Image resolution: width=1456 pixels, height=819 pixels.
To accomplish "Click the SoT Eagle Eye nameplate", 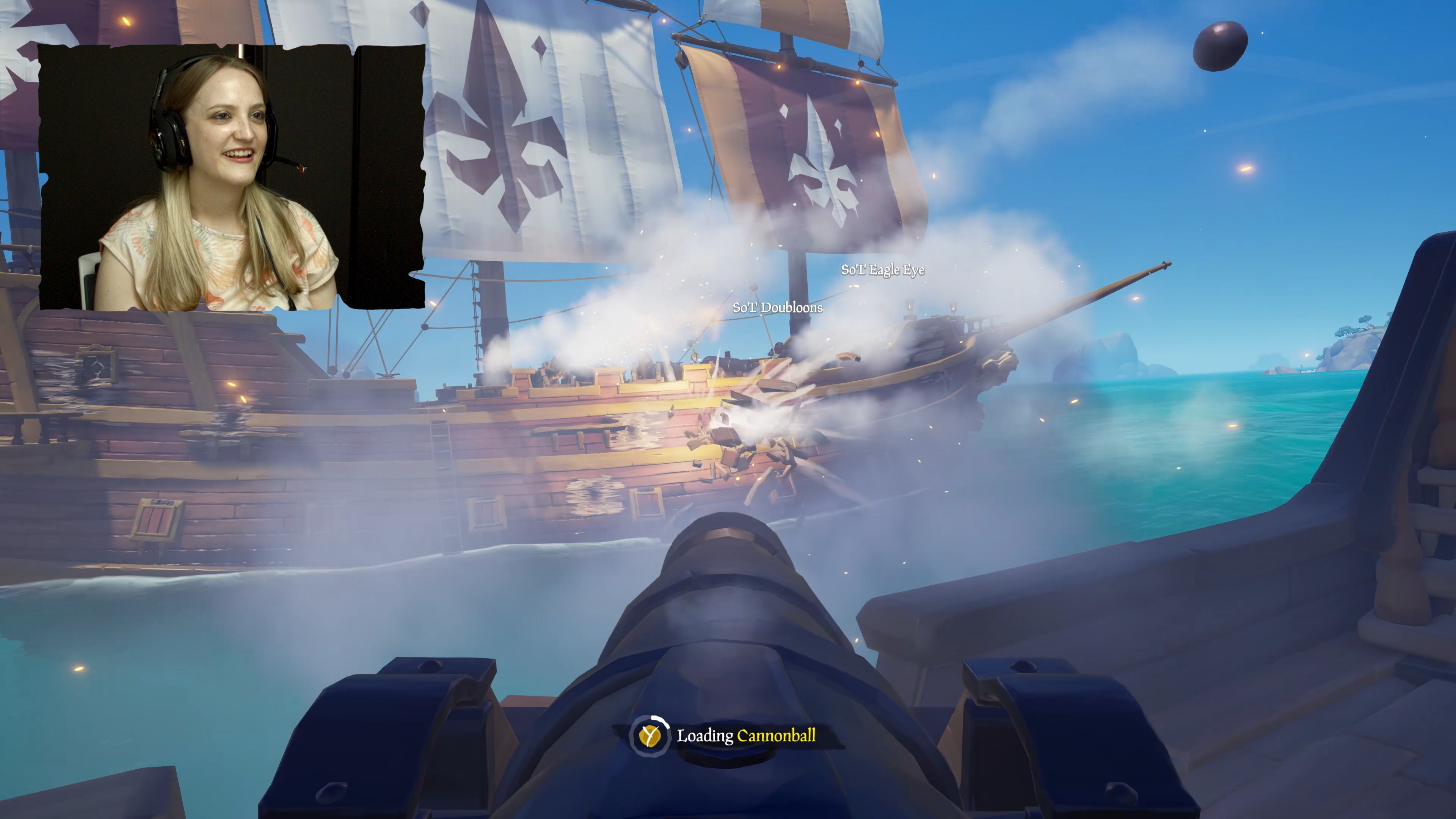I will 882,271.
